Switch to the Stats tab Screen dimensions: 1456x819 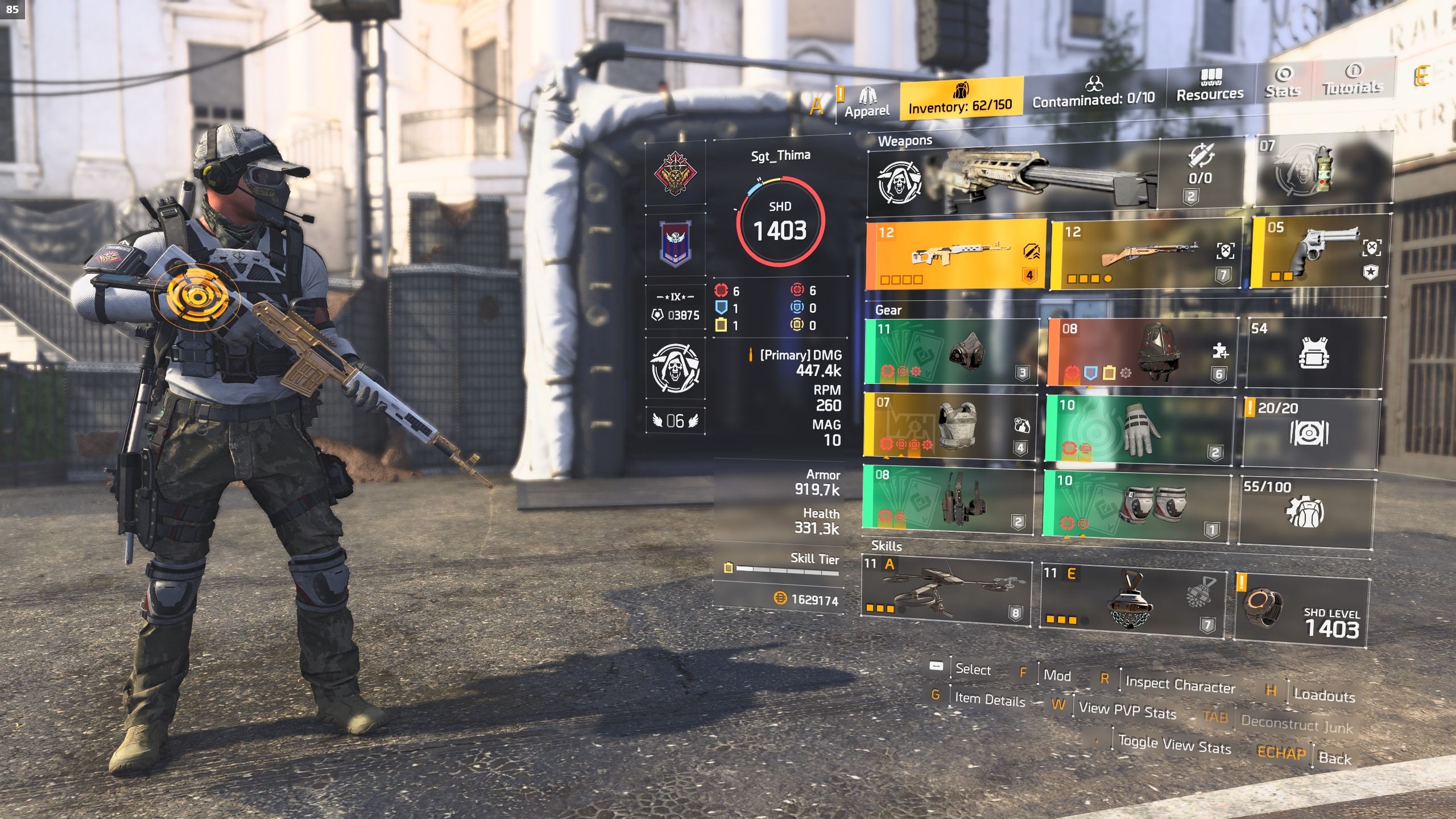1283,82
